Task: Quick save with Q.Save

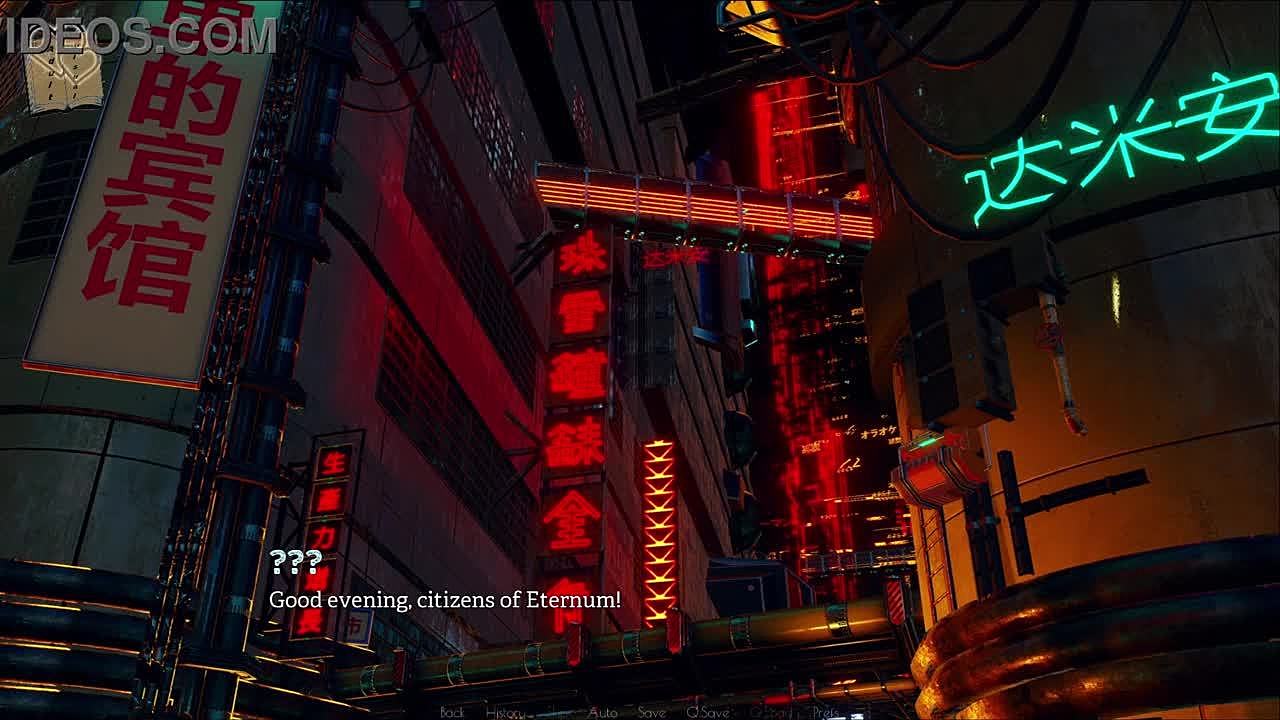Action: click(x=707, y=712)
